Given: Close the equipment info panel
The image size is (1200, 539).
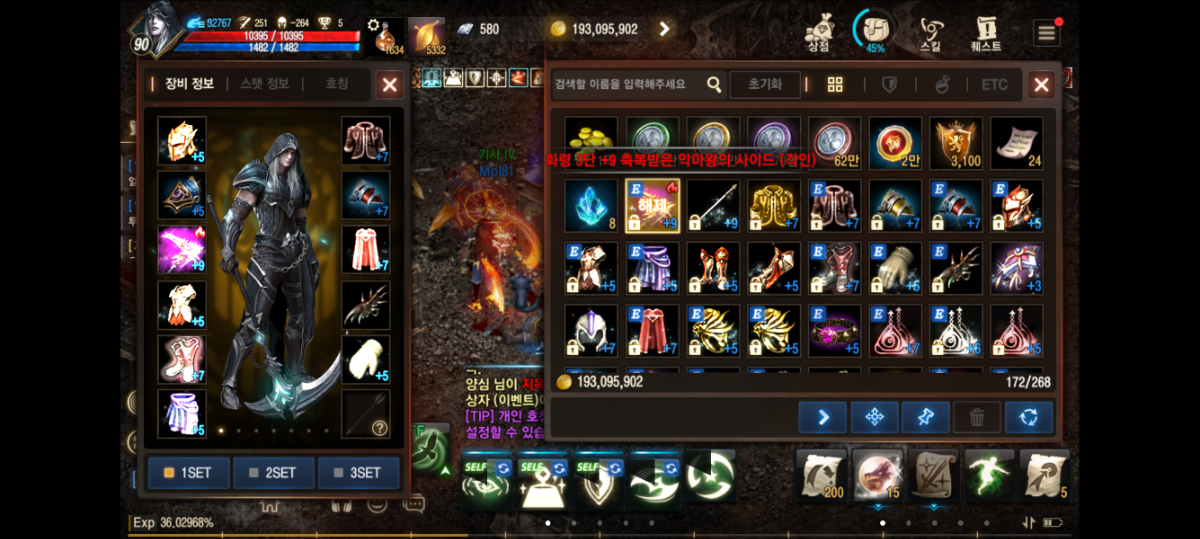Looking at the screenshot, I should (389, 85).
